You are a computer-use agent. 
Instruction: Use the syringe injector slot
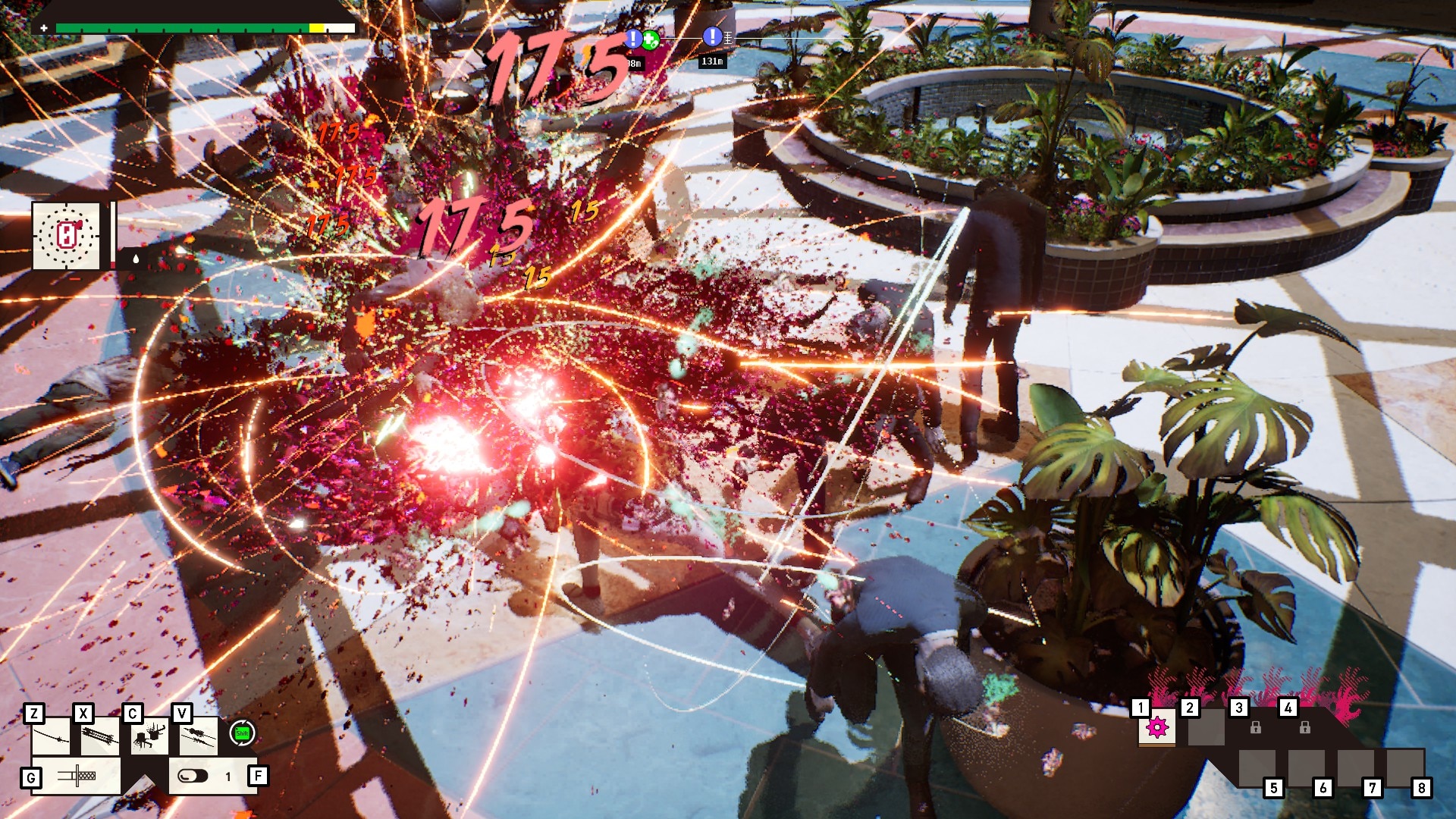(77, 776)
